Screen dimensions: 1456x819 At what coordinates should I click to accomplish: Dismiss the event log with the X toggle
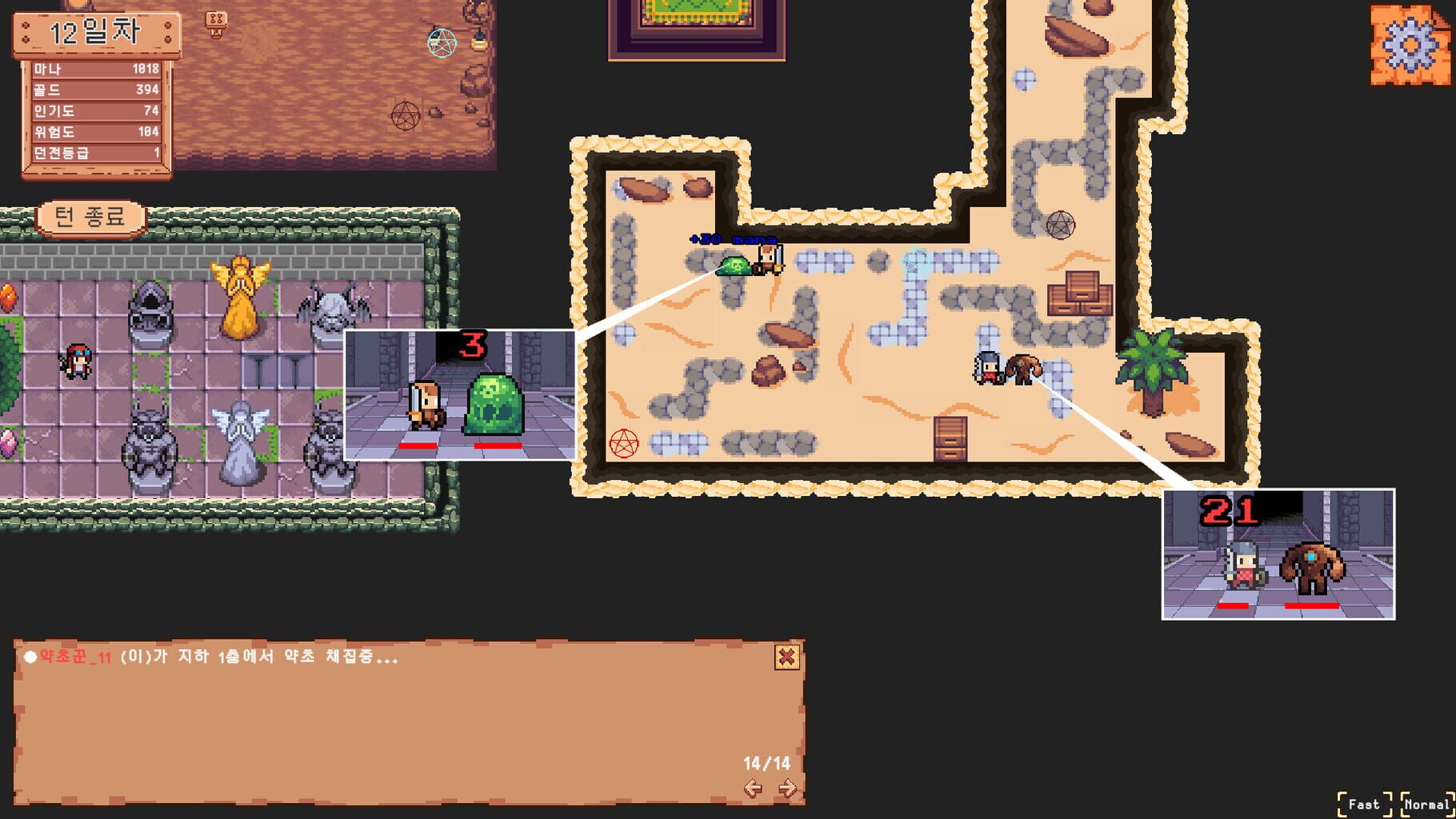786,656
